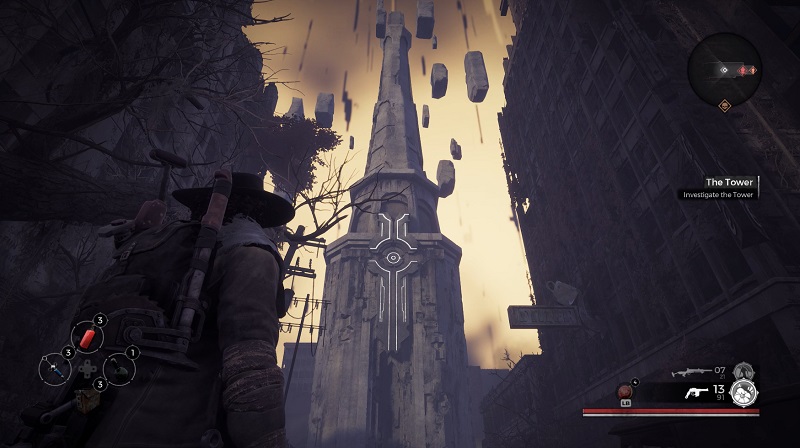Click the skull marker below the minimap
Image resolution: width=800 pixels, height=448 pixels.
point(724,105)
